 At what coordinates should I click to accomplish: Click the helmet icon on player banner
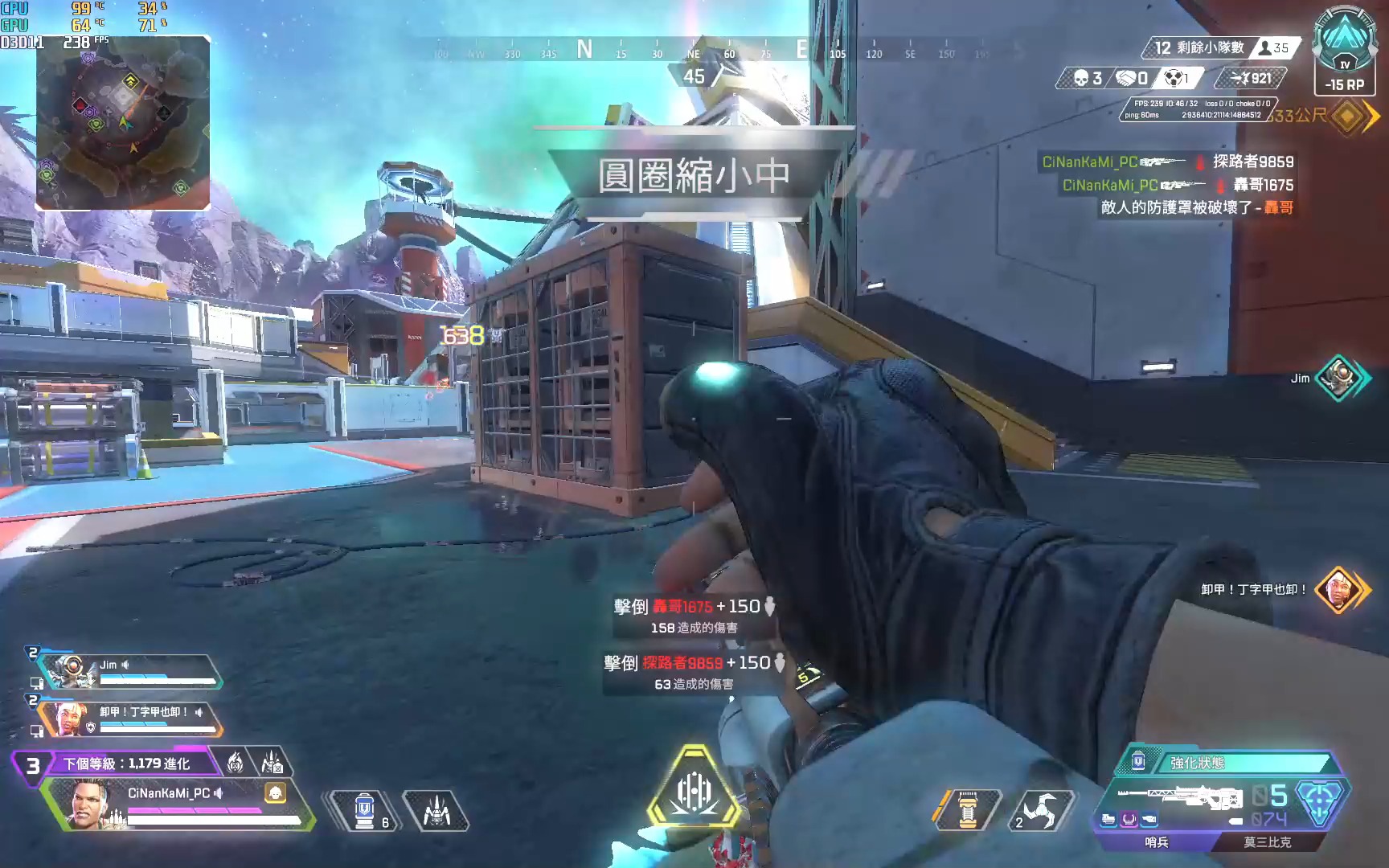[276, 793]
